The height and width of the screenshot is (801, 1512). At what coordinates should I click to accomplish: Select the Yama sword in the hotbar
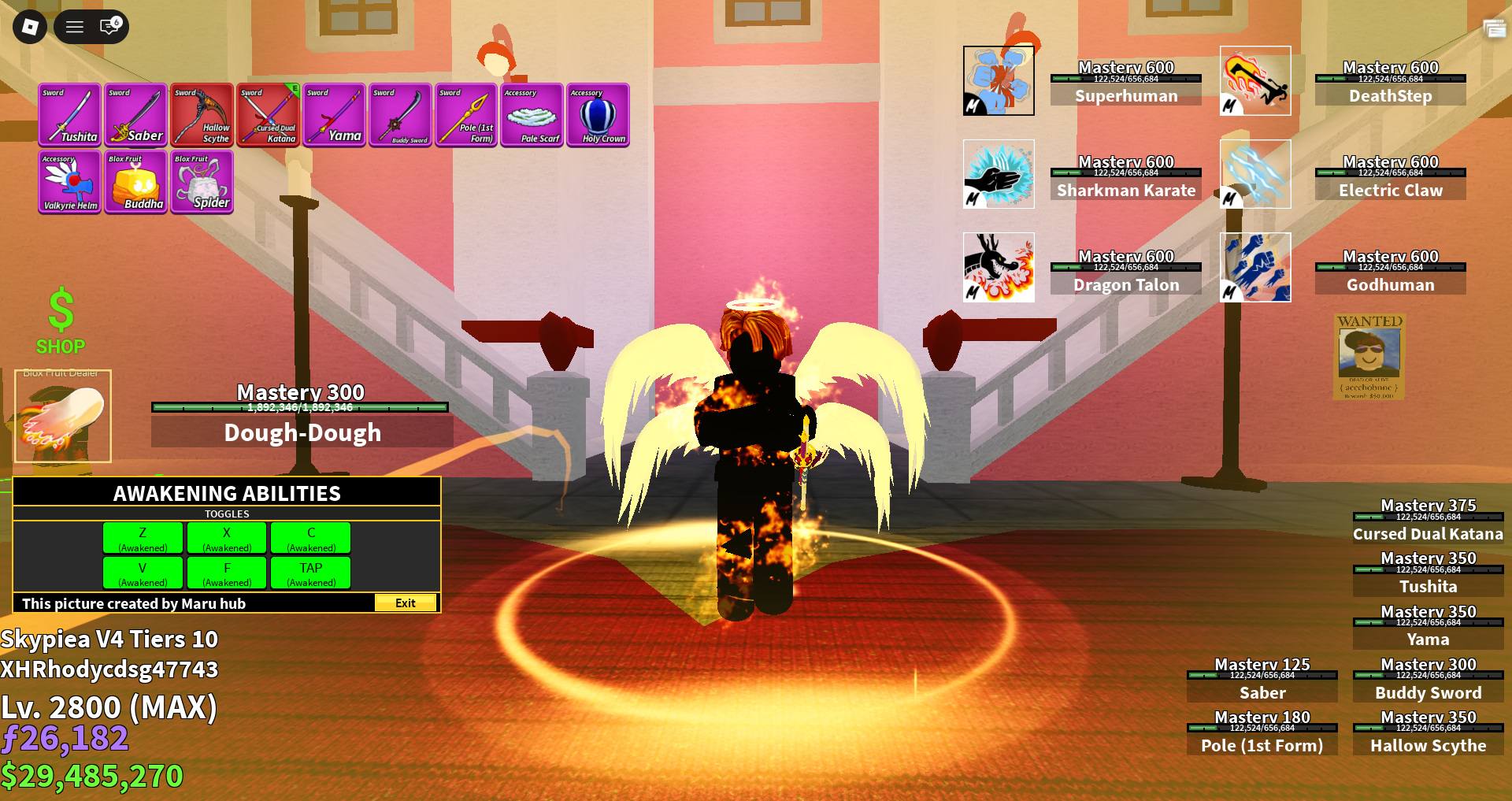[334, 115]
